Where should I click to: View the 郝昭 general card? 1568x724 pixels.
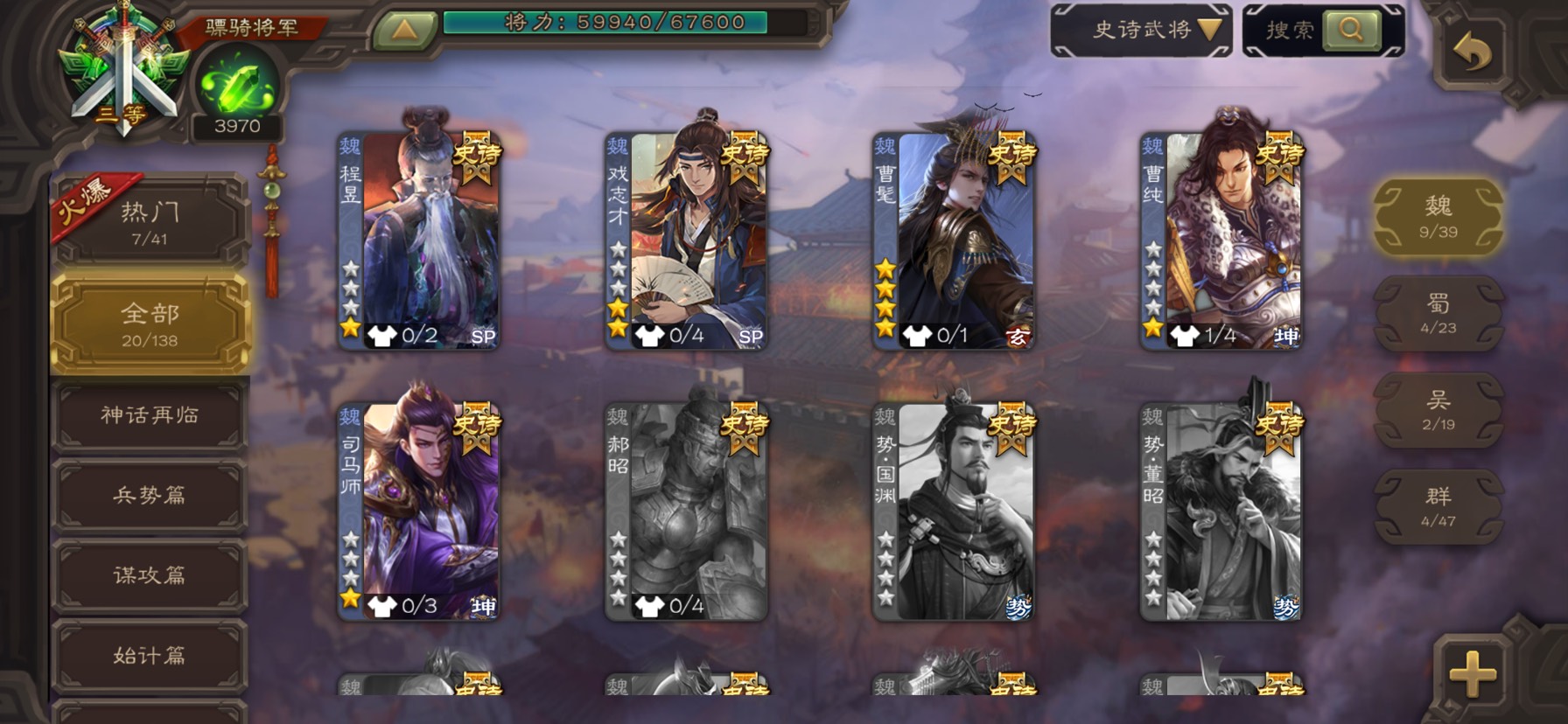click(687, 512)
